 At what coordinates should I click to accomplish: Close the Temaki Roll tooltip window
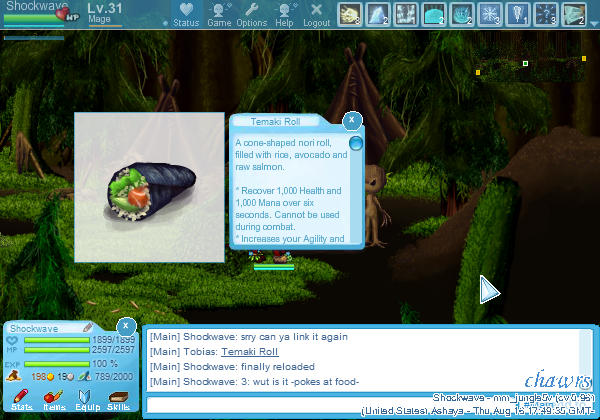351,121
